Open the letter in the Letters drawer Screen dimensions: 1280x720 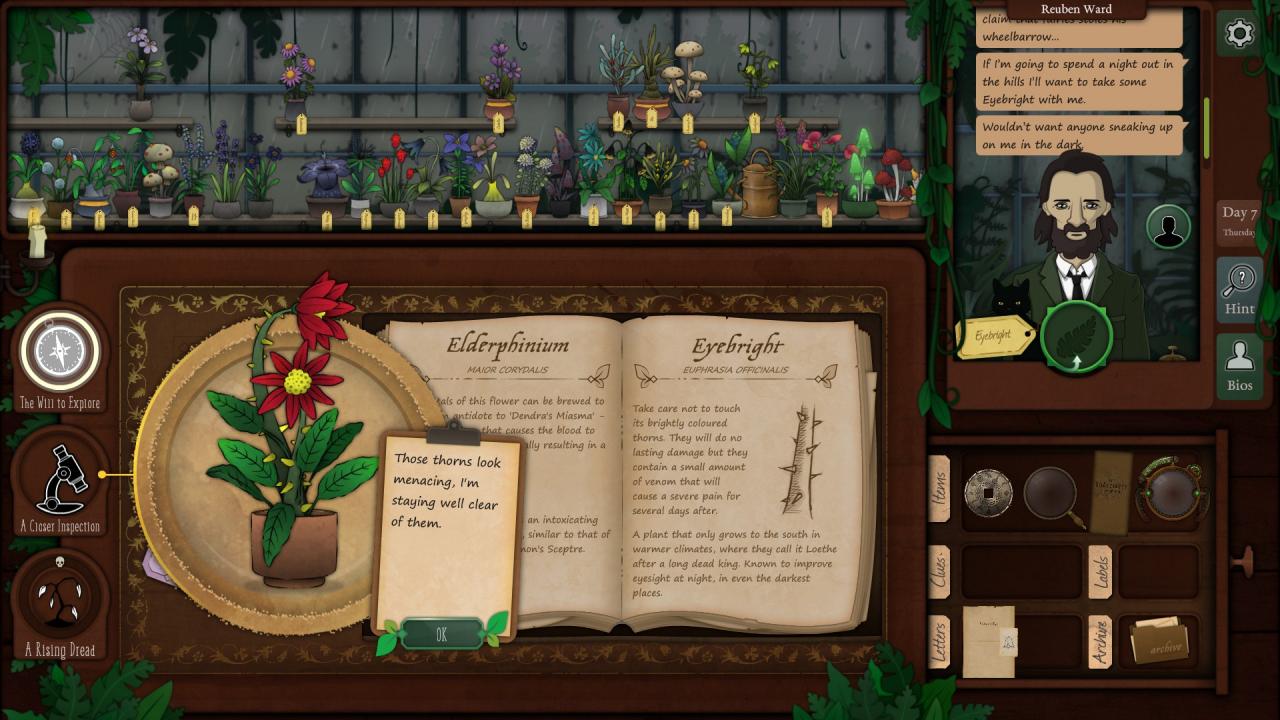tap(989, 642)
